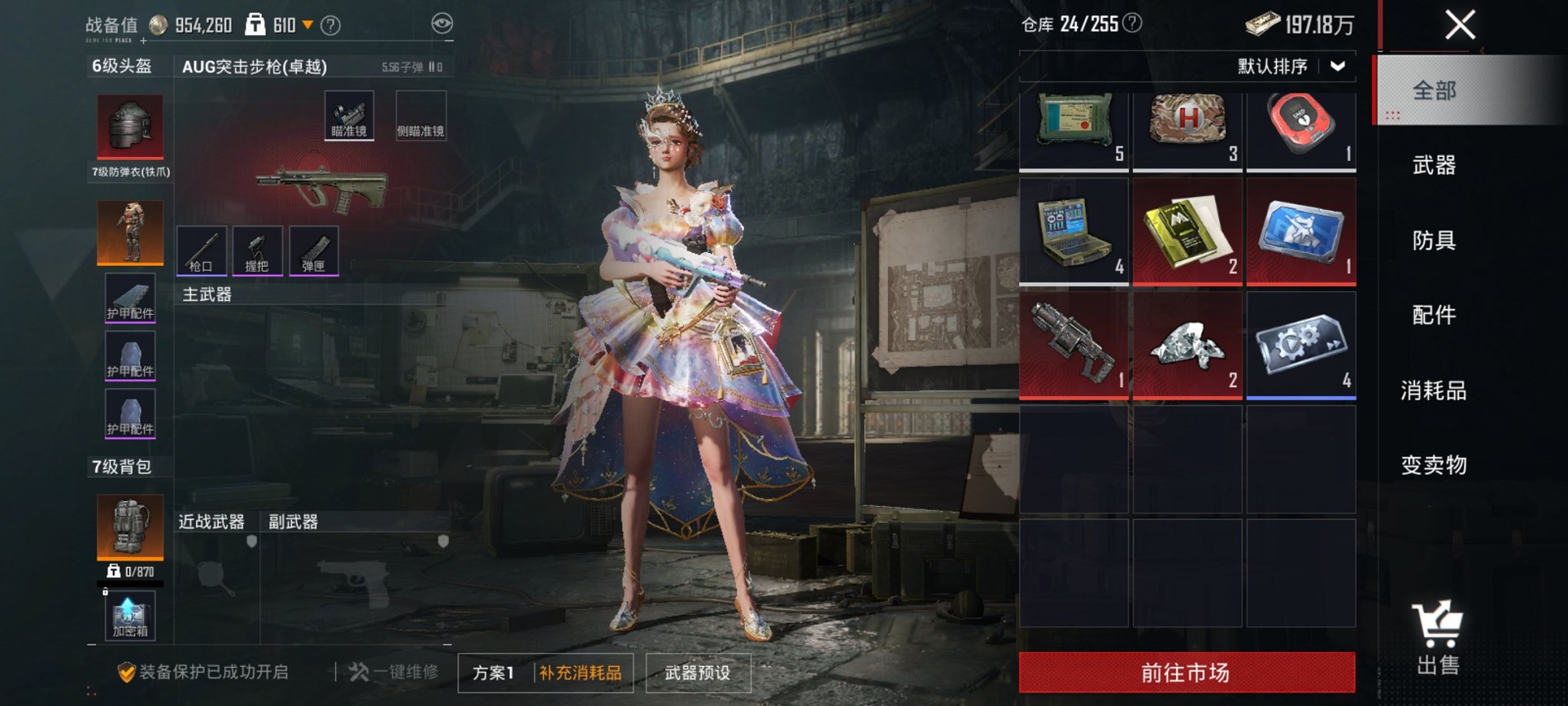Open the 配件 category tab
This screenshot has width=1568, height=706.
point(1433,315)
